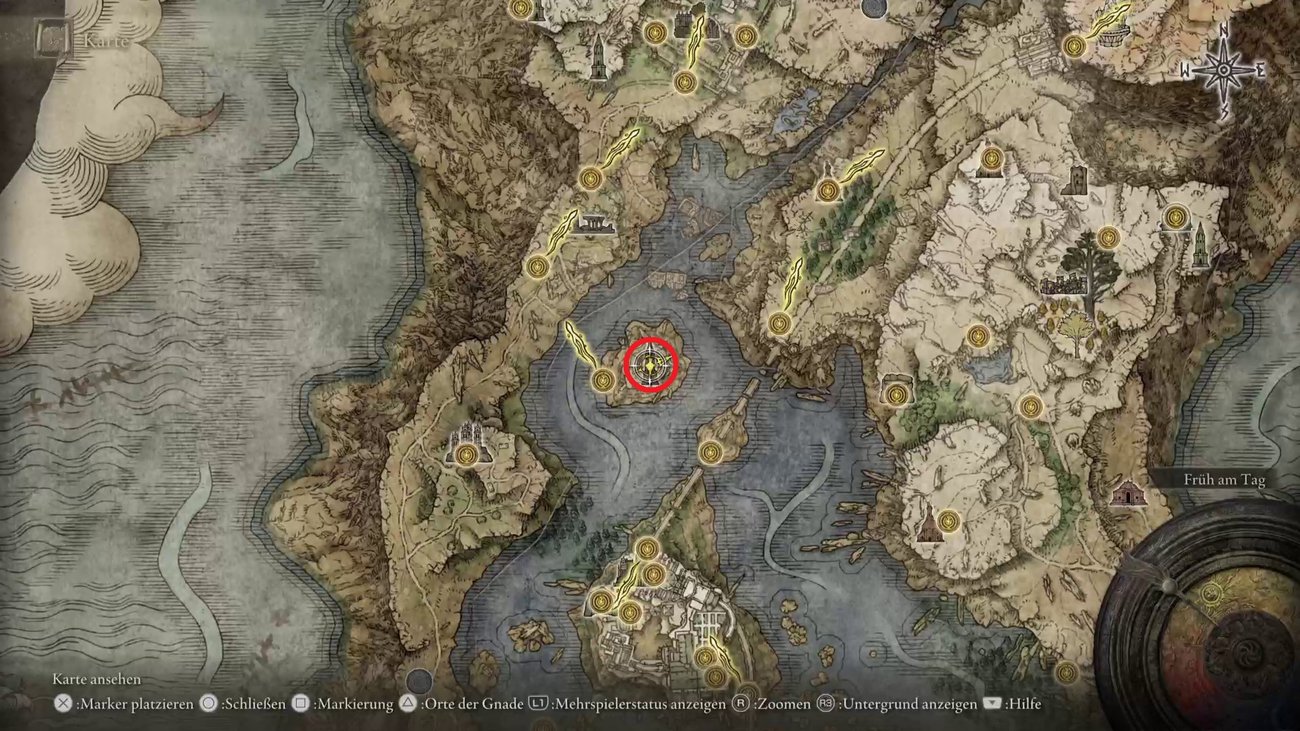The width and height of the screenshot is (1300, 731).
Task: Open the Karte map title icon
Action: [x=50, y=41]
